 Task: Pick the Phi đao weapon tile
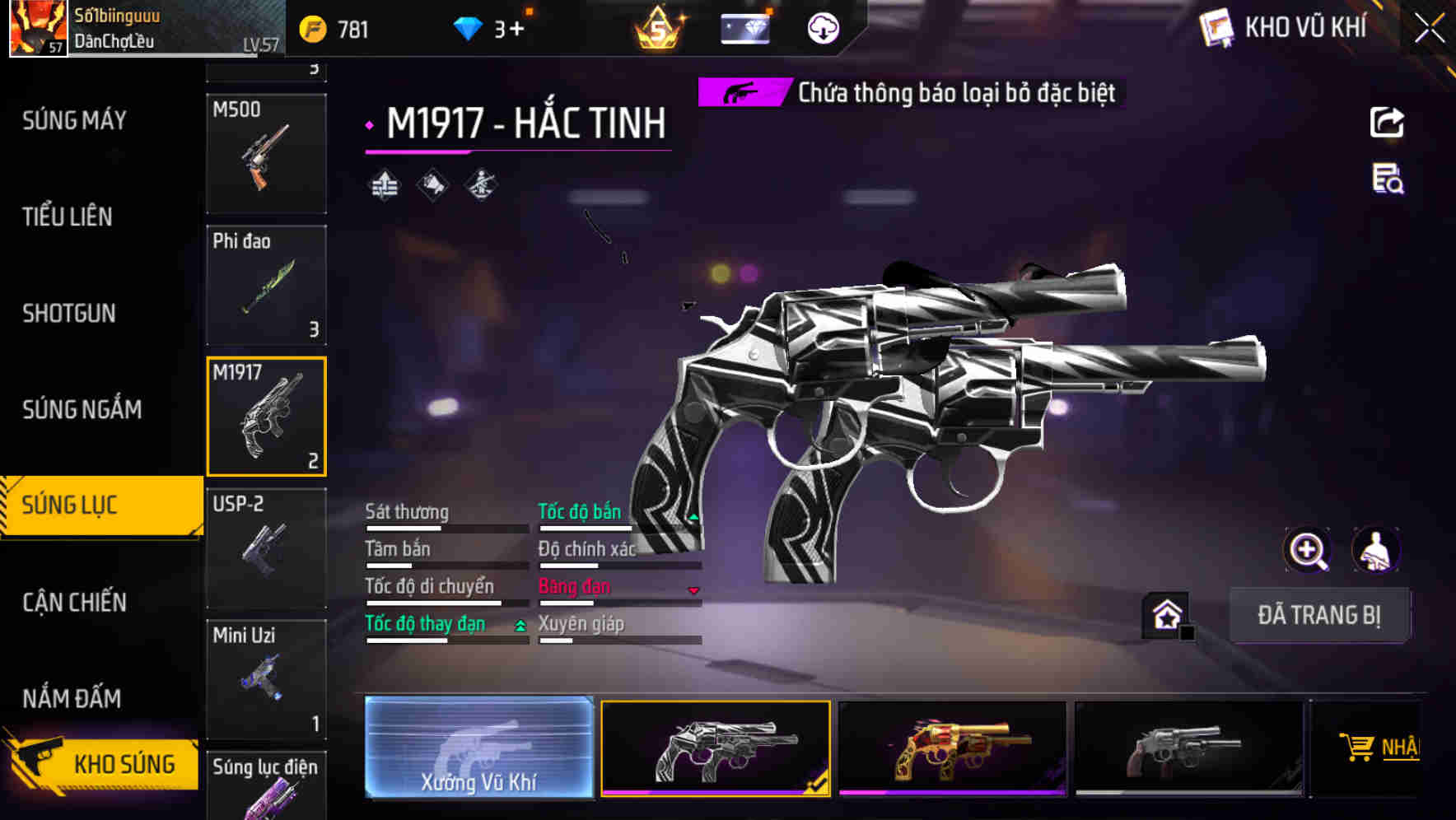(266, 285)
